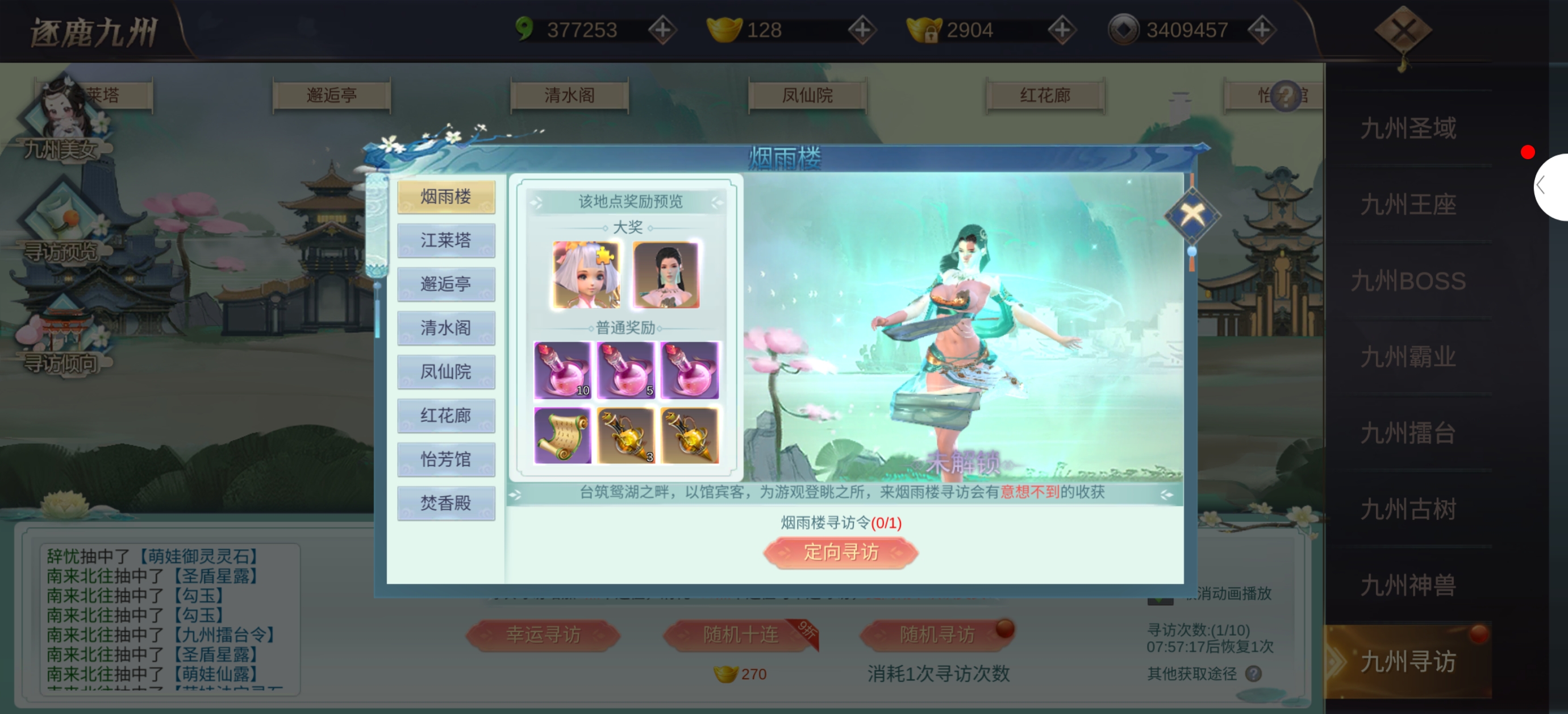Open the 九州BOSS menu entry
The width and height of the screenshot is (1568, 714).
pyautogui.click(x=1407, y=281)
